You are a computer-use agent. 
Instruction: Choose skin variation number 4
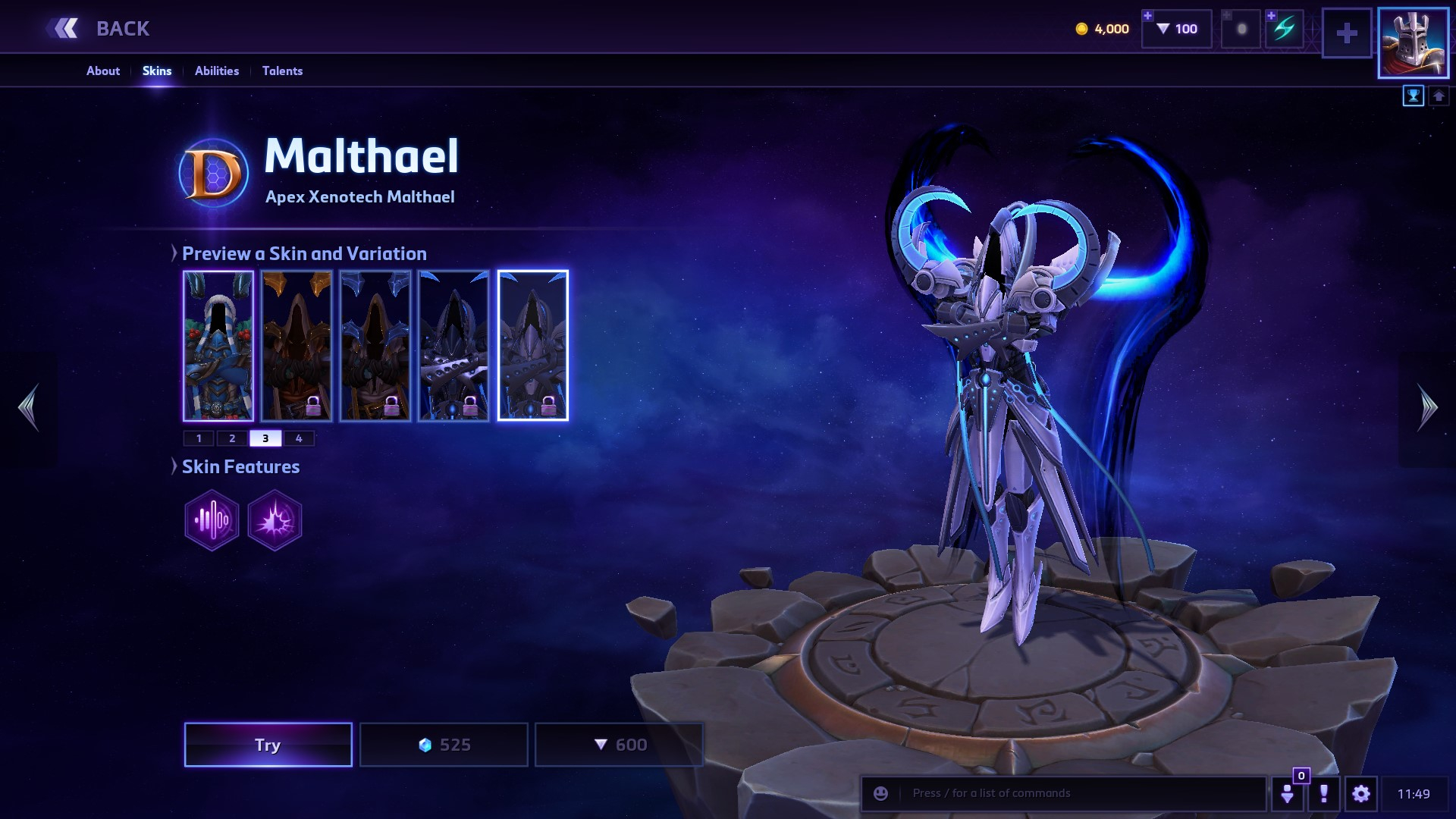299,438
